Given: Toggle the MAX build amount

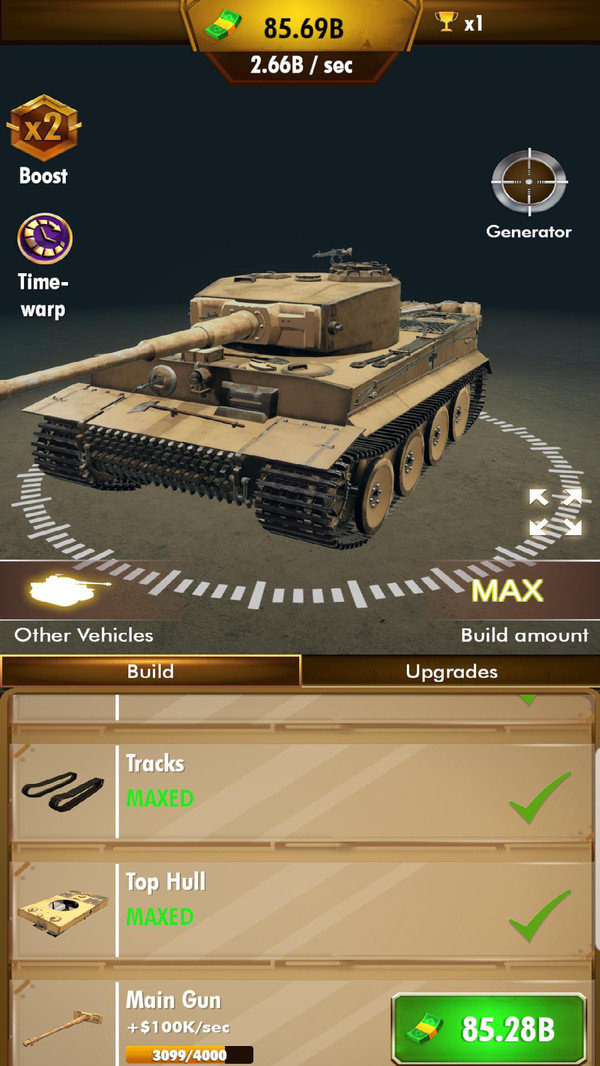Looking at the screenshot, I should [x=507, y=590].
